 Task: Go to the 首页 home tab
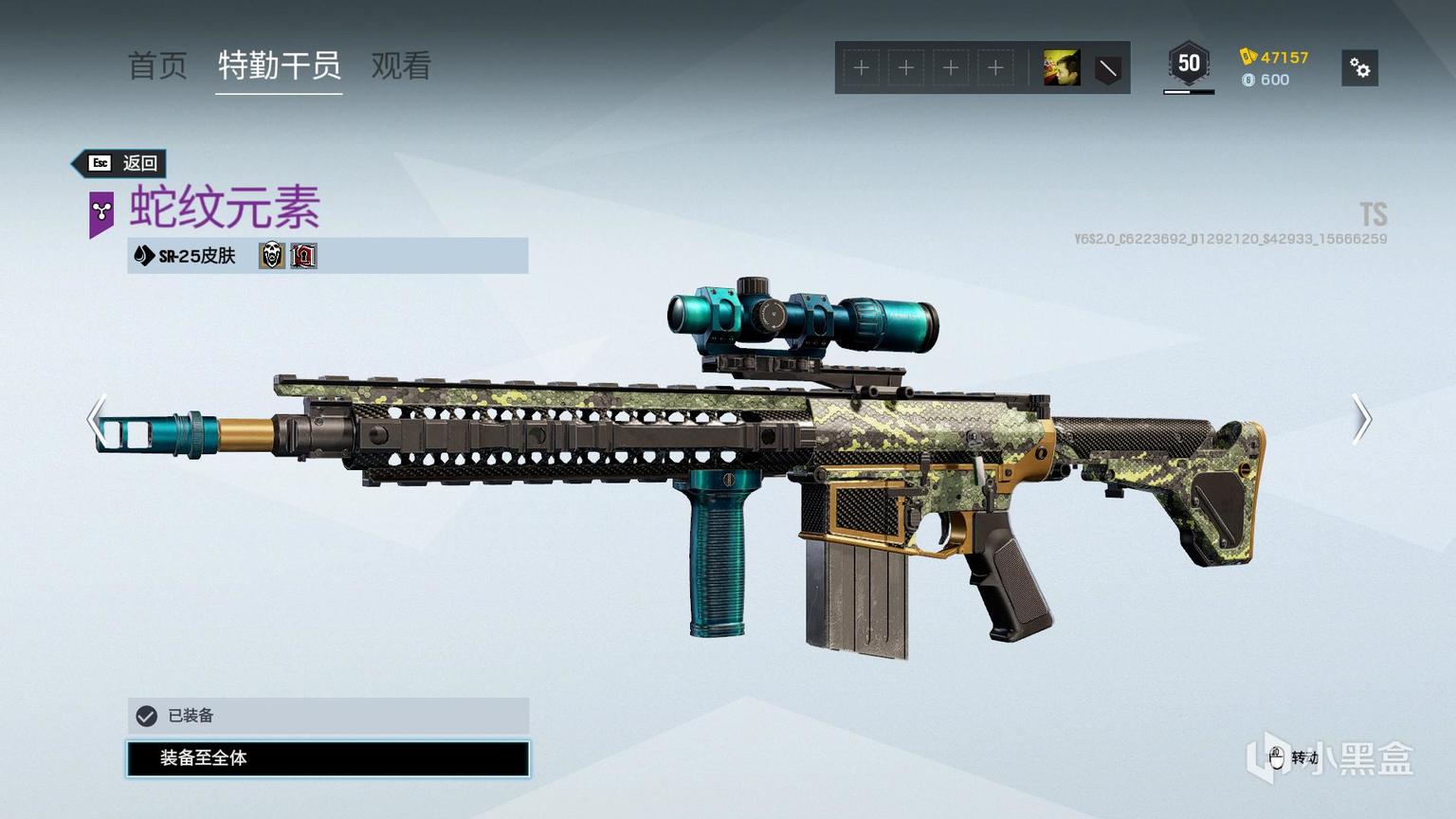click(x=157, y=65)
